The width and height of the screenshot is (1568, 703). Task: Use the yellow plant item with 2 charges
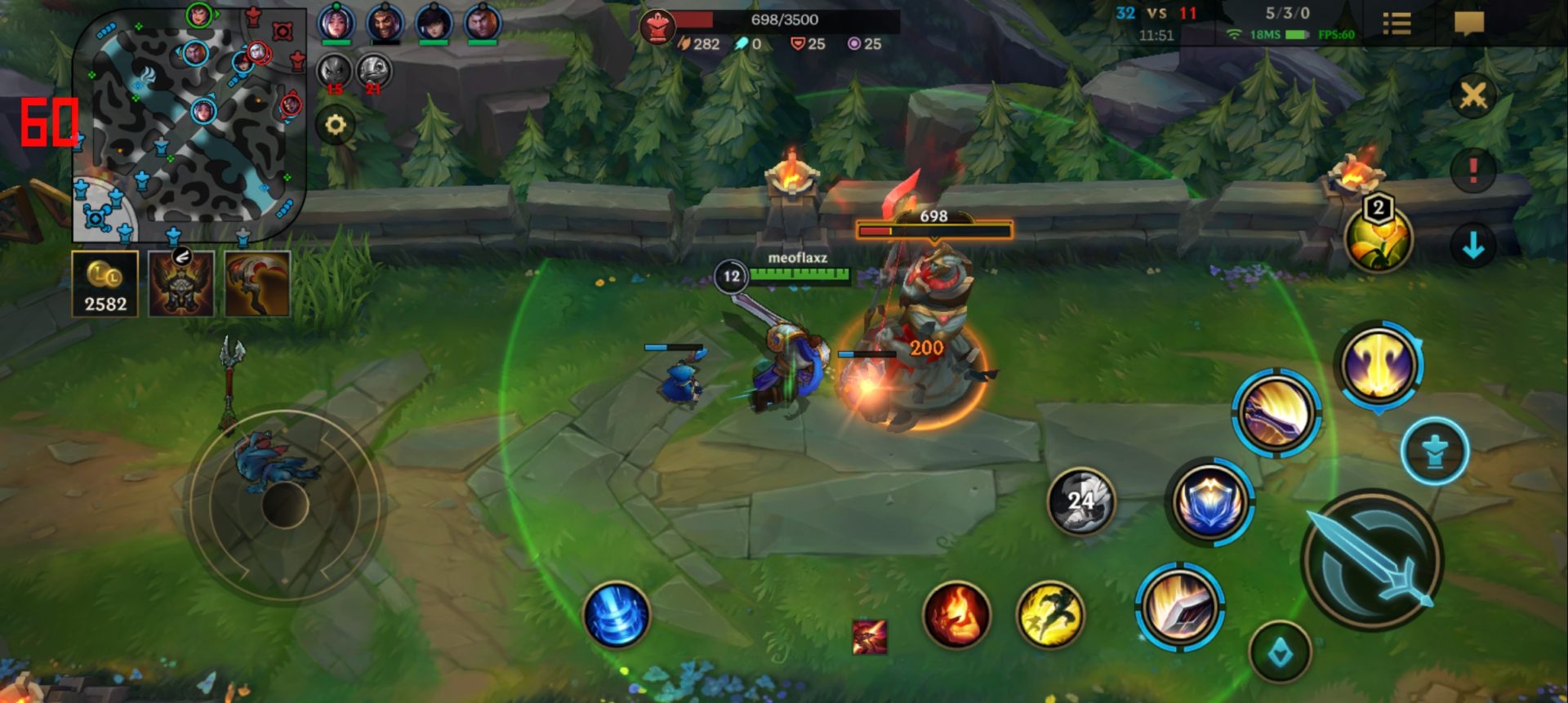point(1379,239)
